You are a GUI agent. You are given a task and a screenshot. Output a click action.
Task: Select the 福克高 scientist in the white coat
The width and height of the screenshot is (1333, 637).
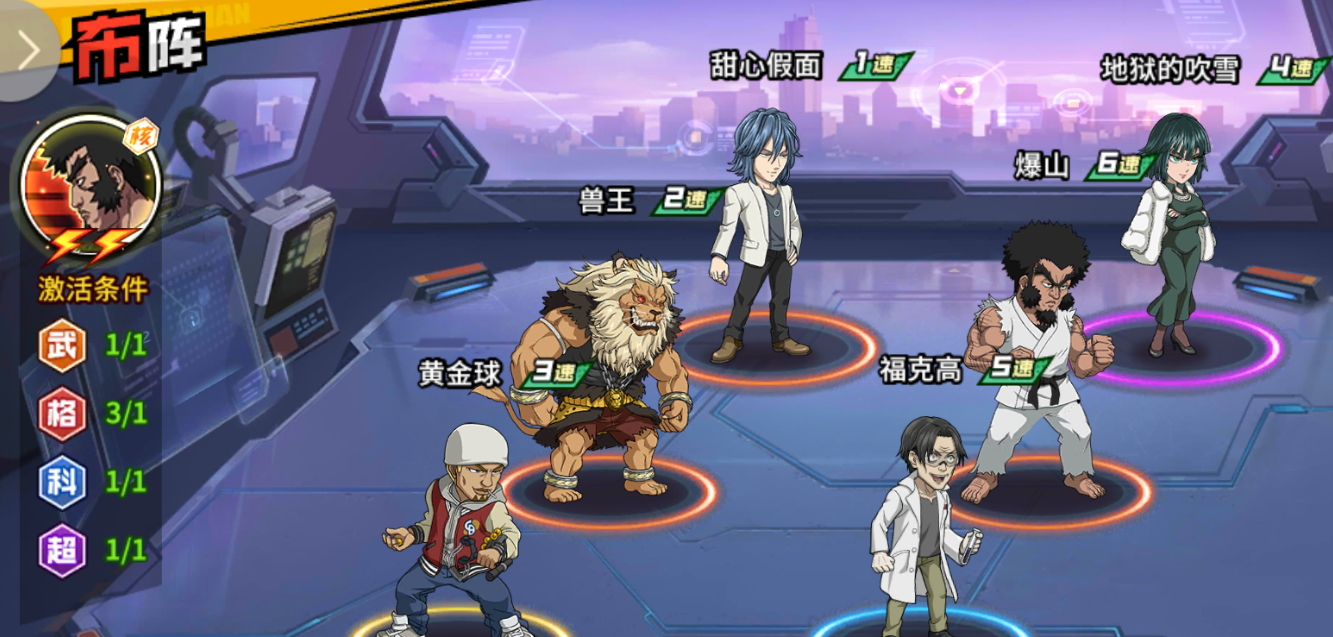point(922,530)
